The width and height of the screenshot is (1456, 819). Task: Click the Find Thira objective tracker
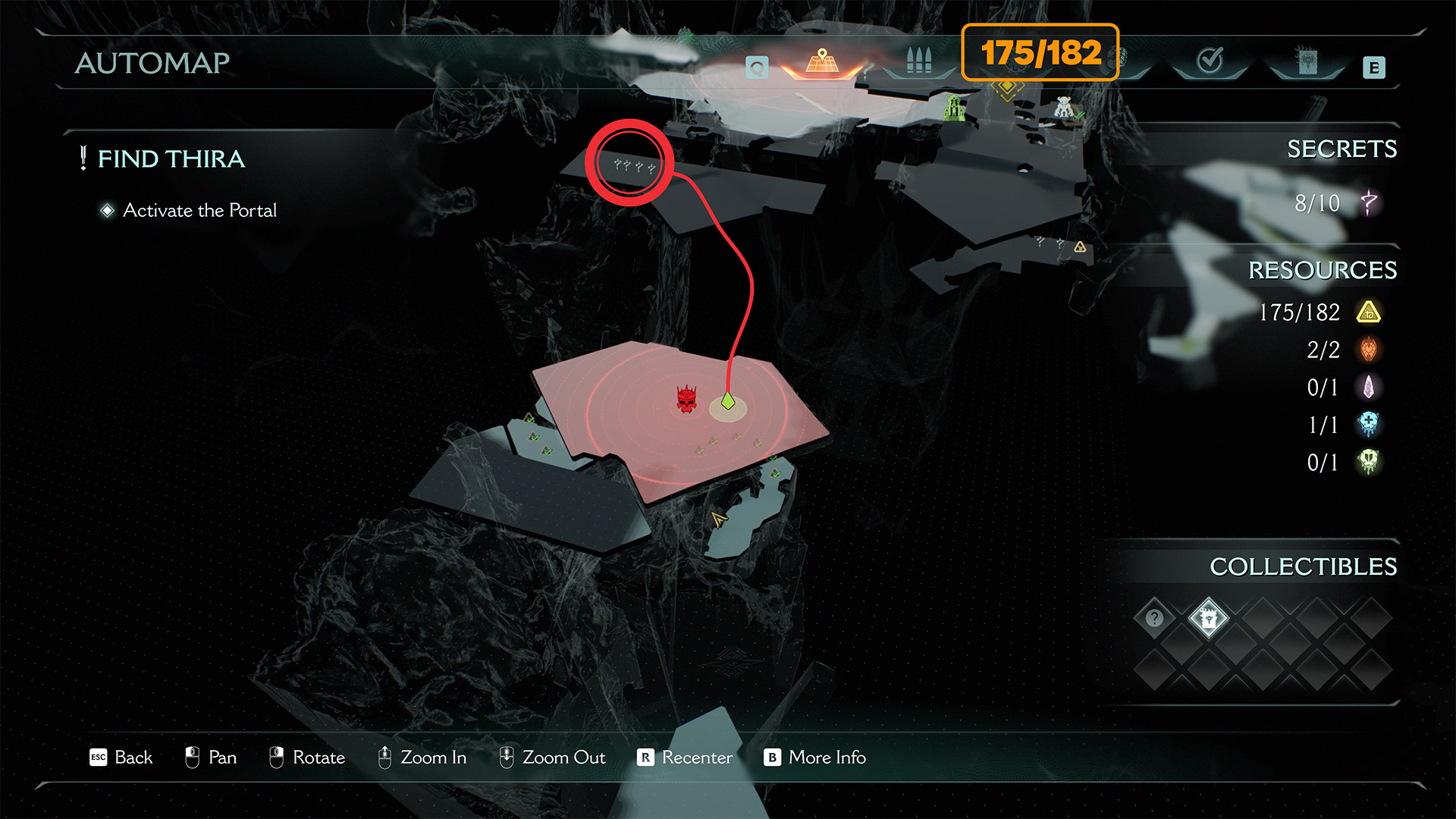[171, 159]
